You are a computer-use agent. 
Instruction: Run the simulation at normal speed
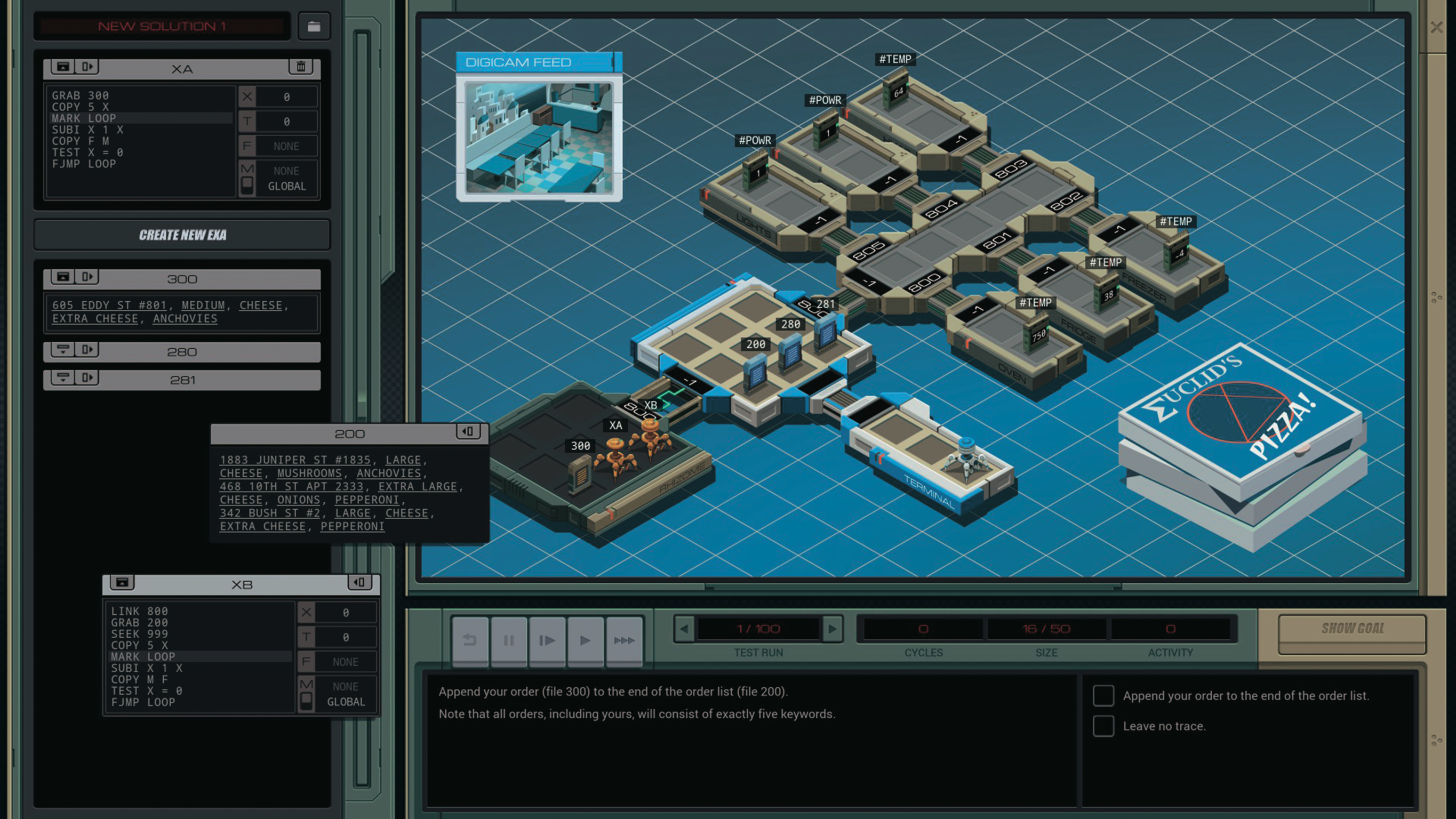click(585, 640)
